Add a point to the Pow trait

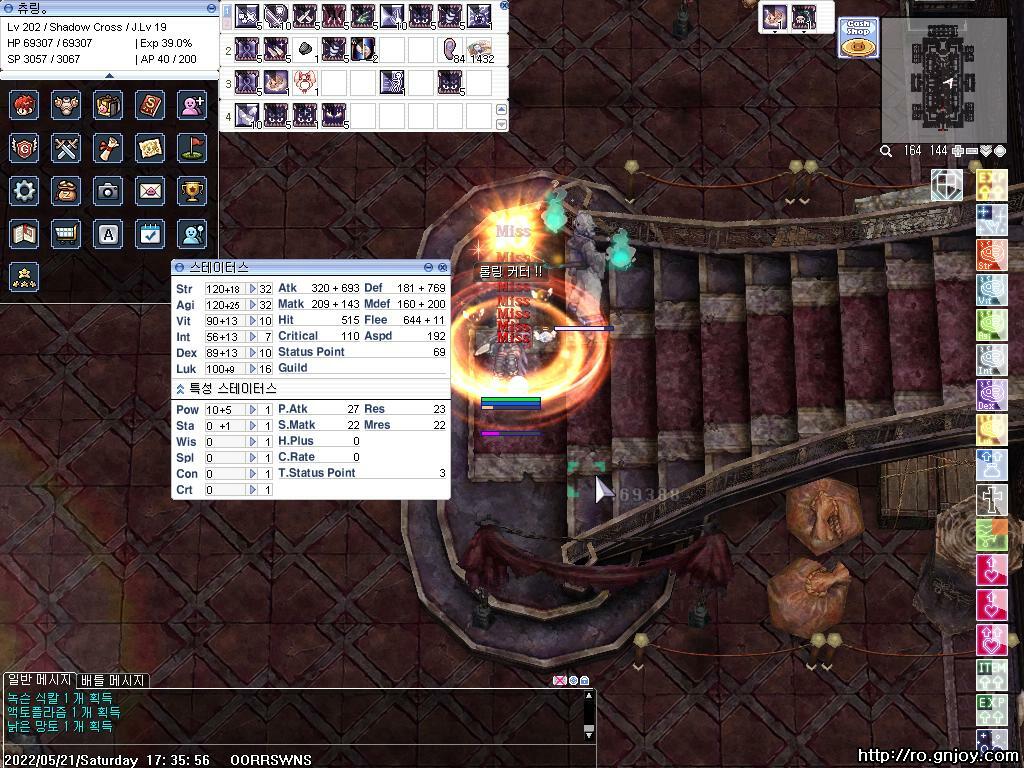pos(253,410)
